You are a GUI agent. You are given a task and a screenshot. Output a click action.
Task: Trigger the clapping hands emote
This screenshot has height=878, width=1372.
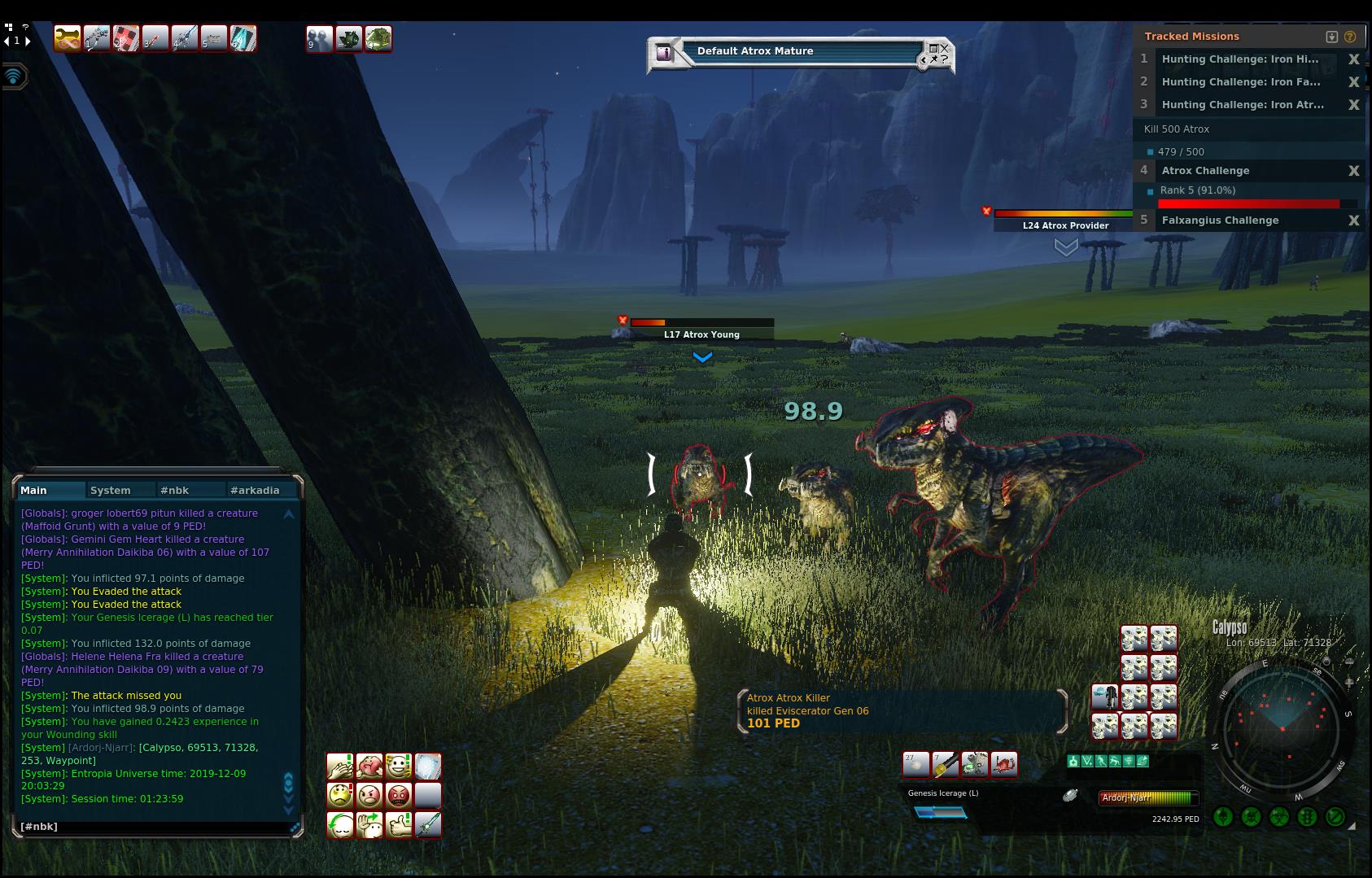[340, 767]
